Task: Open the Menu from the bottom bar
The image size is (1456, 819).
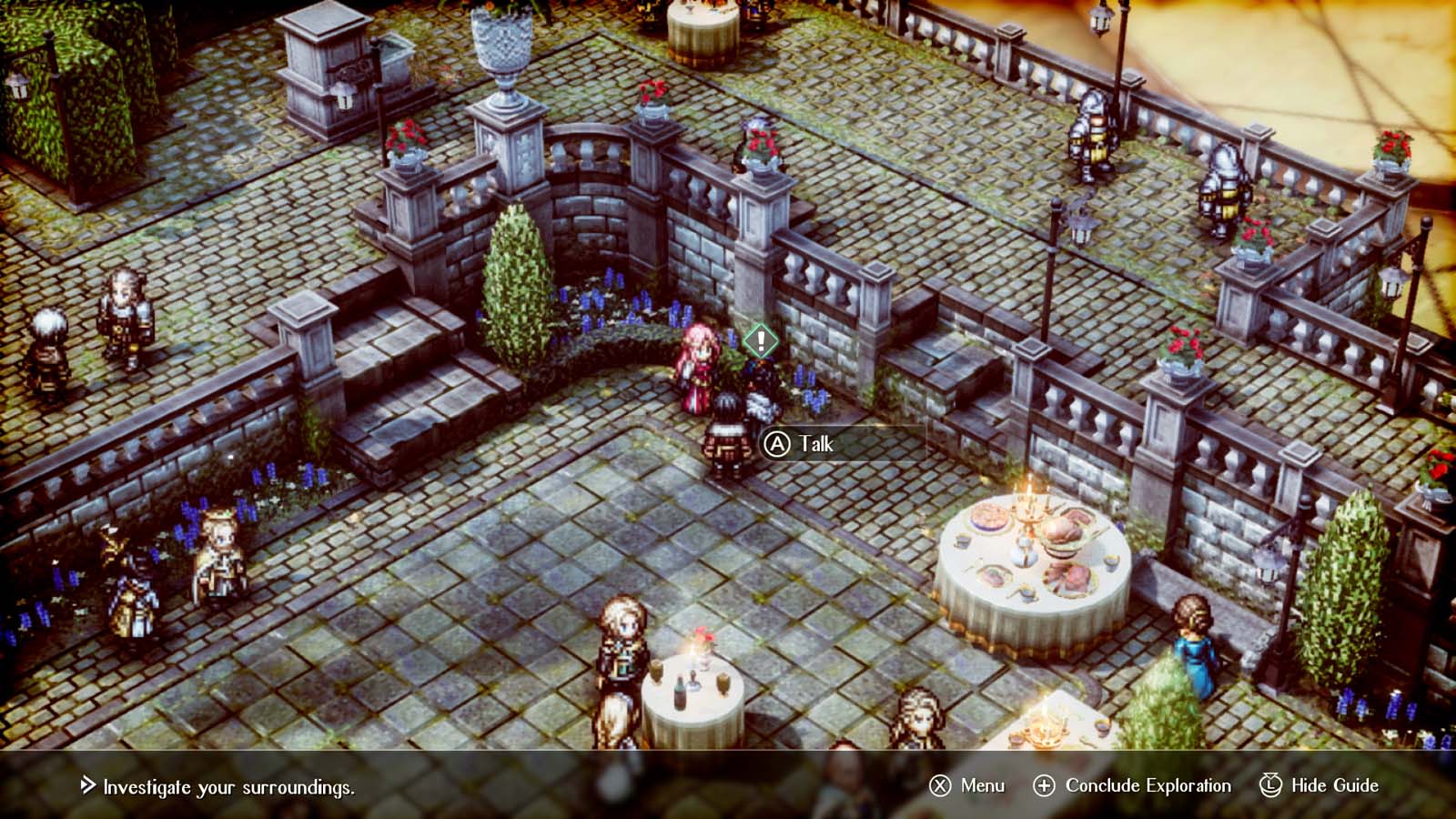Action: point(981,784)
